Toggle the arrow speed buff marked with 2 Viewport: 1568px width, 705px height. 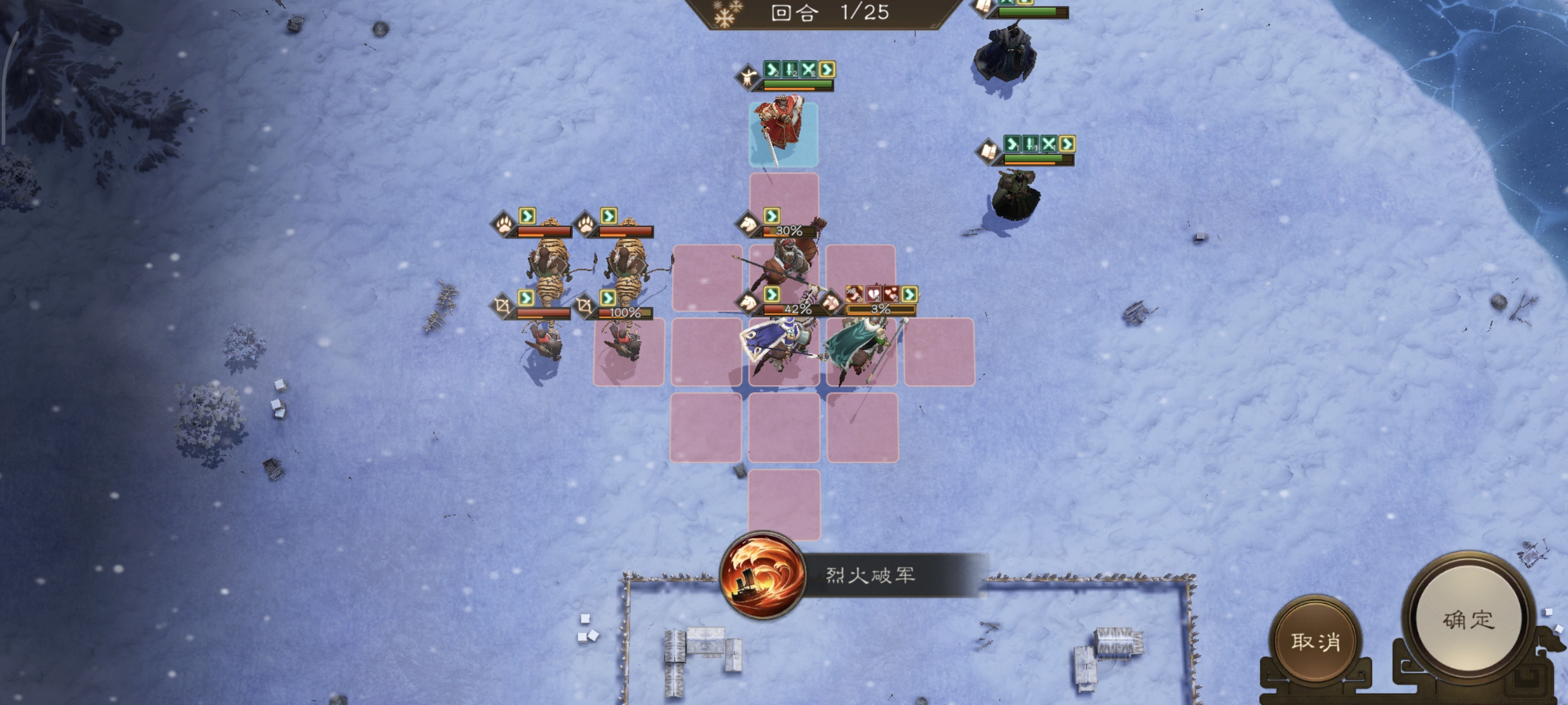[x=772, y=69]
